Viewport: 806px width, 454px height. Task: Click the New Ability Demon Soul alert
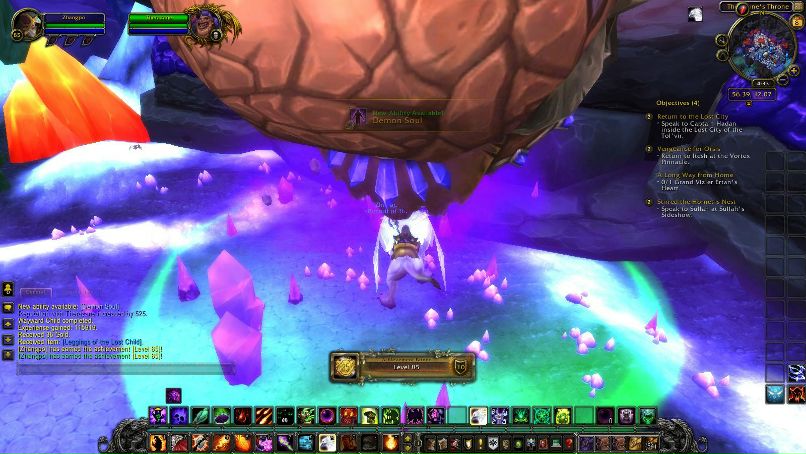[400, 117]
